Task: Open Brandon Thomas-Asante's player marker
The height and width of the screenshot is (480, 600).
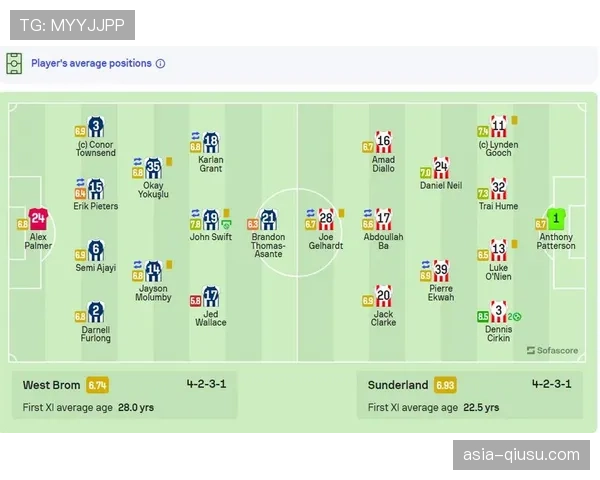Action: click(268, 220)
